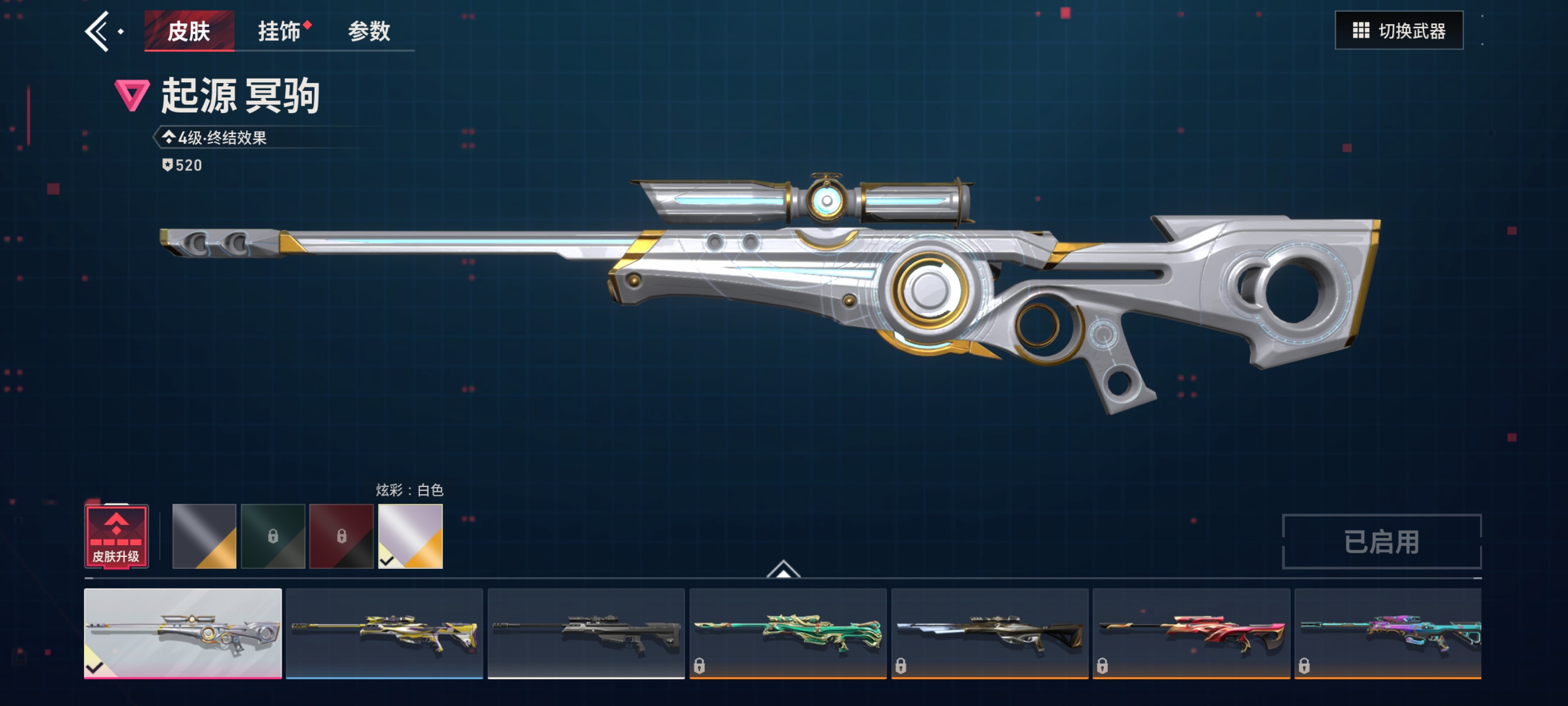Image resolution: width=1568 pixels, height=706 pixels.
Task: Click the 已启用 equipped button
Action: tap(1381, 541)
